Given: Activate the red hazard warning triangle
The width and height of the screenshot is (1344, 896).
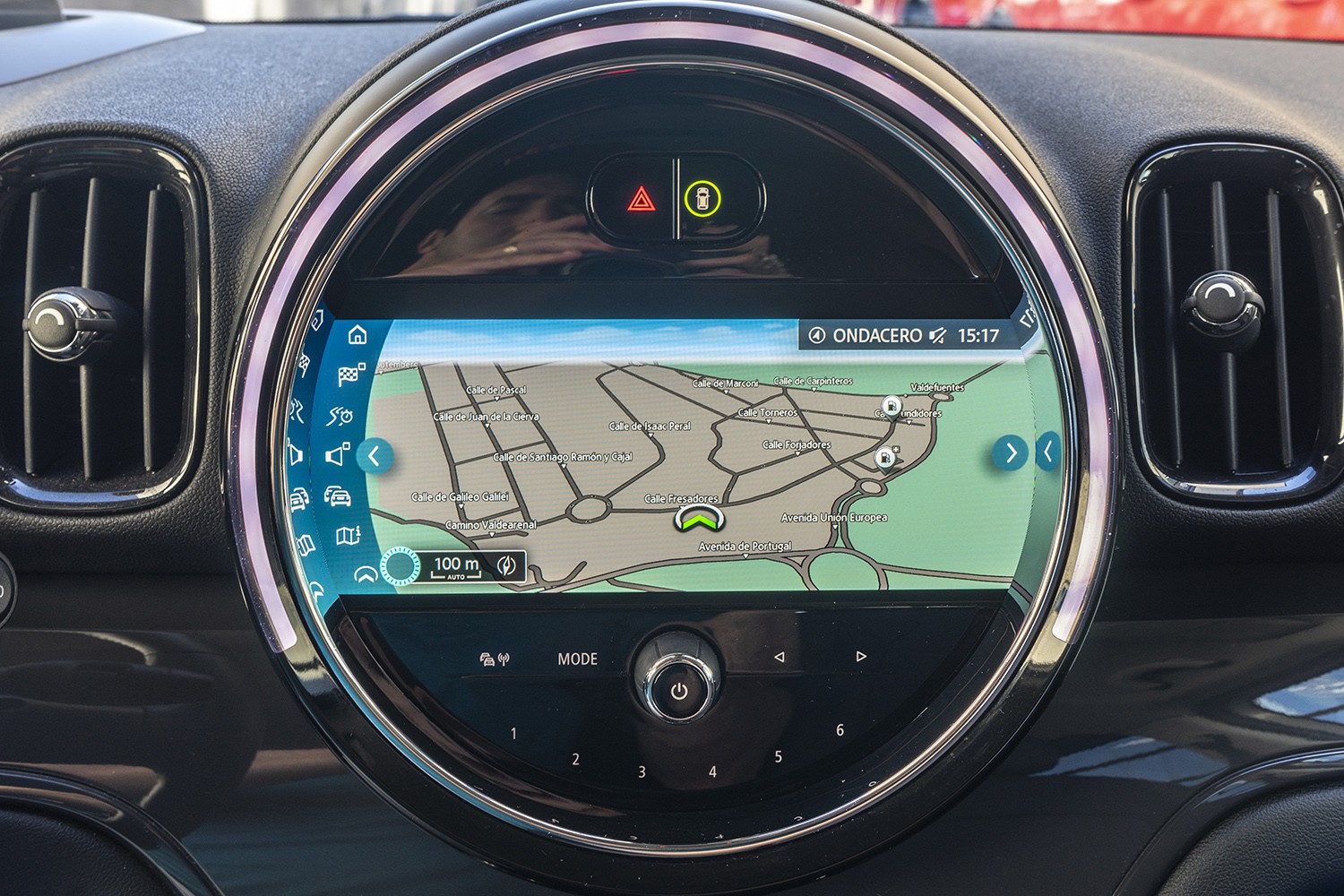Looking at the screenshot, I should click(641, 199).
